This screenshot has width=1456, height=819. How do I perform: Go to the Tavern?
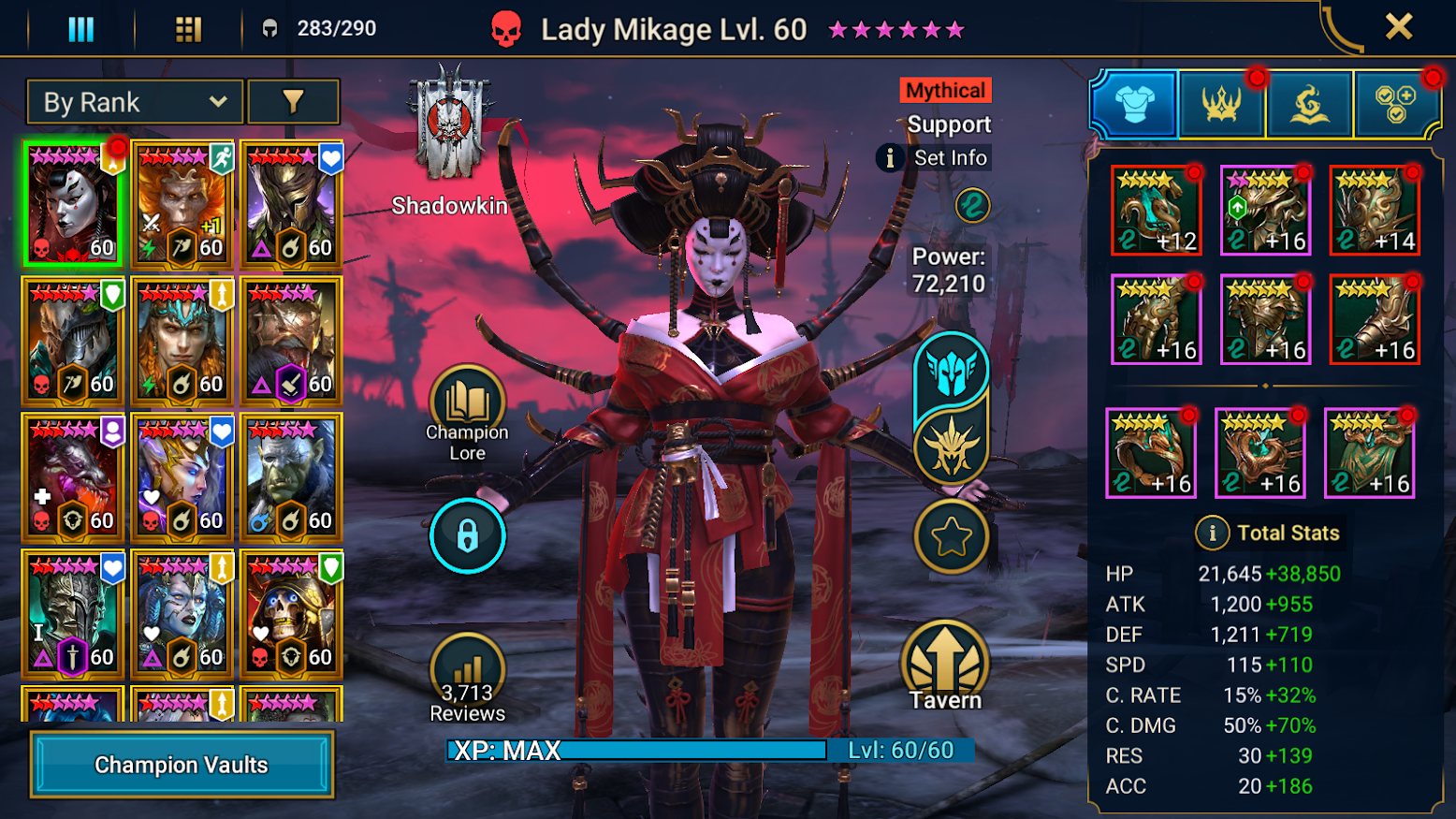point(946,665)
